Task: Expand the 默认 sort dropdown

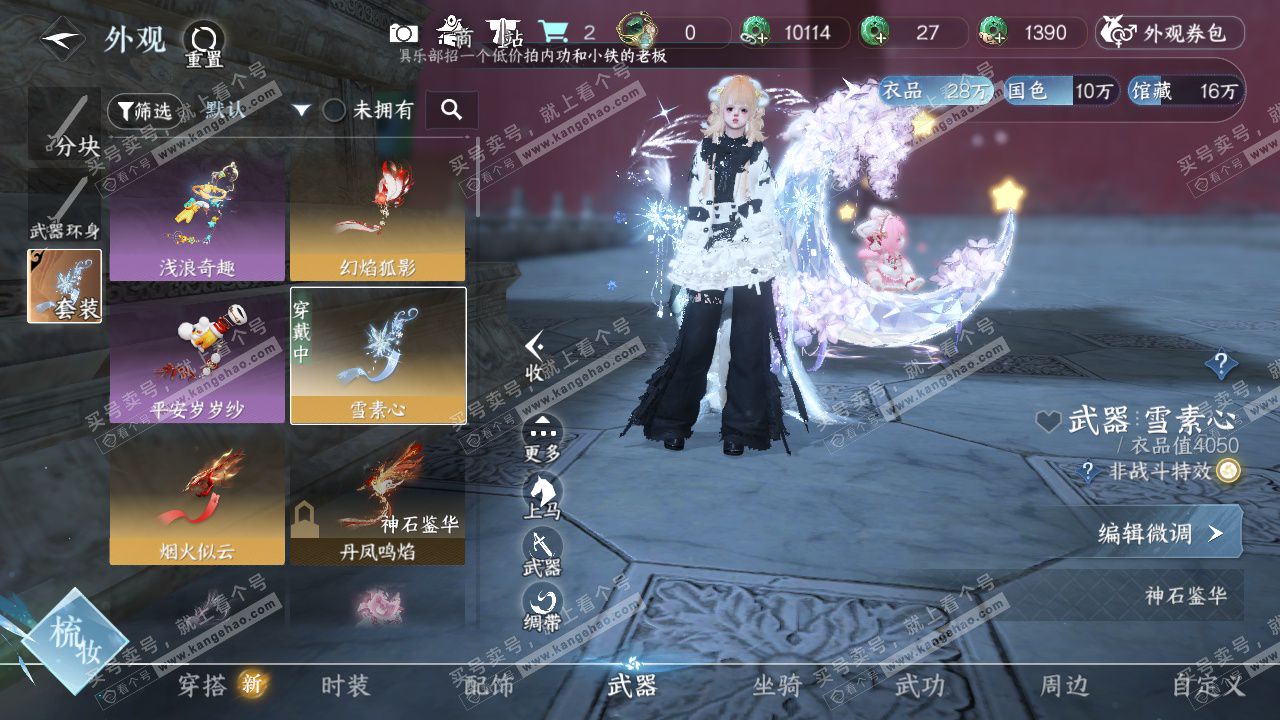Action: point(301,110)
